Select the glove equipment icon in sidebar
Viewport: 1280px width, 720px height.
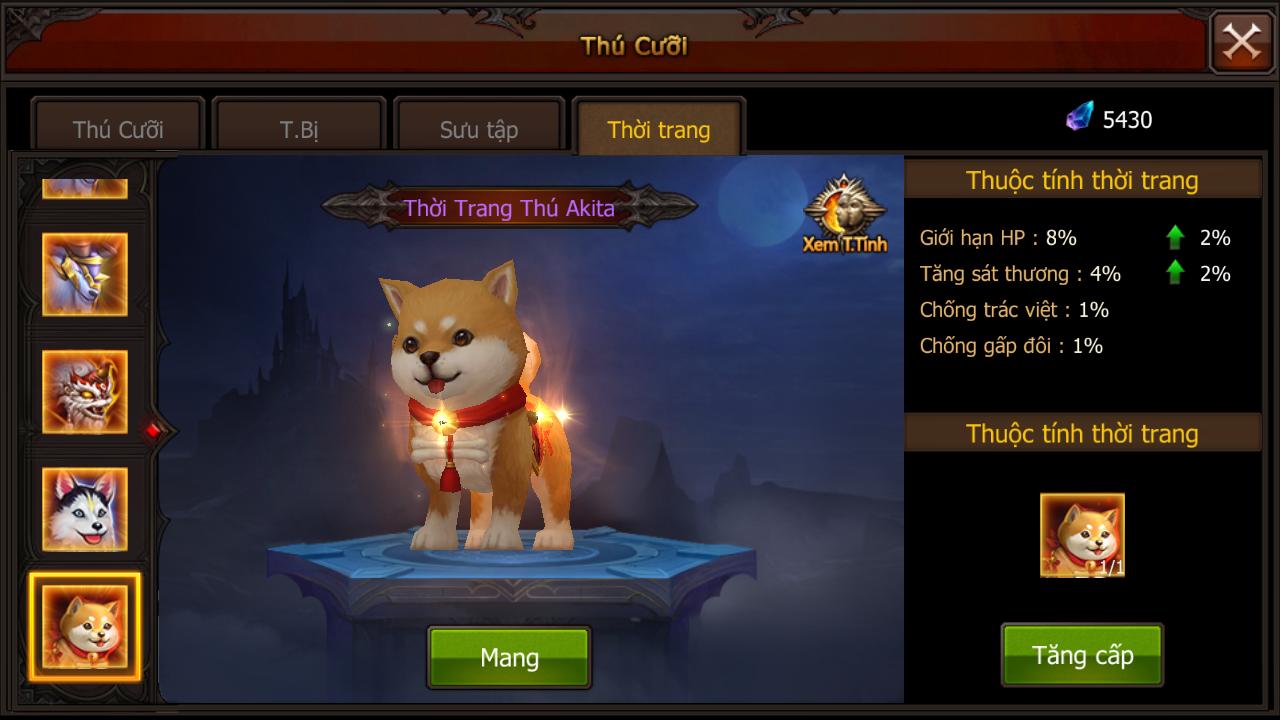[x=84, y=275]
